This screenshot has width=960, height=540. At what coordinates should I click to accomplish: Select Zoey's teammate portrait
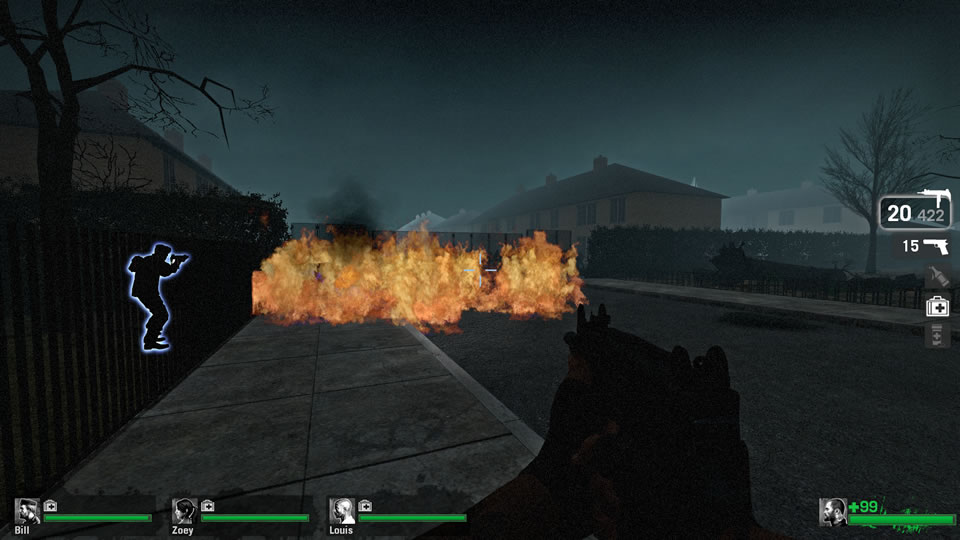tap(184, 511)
